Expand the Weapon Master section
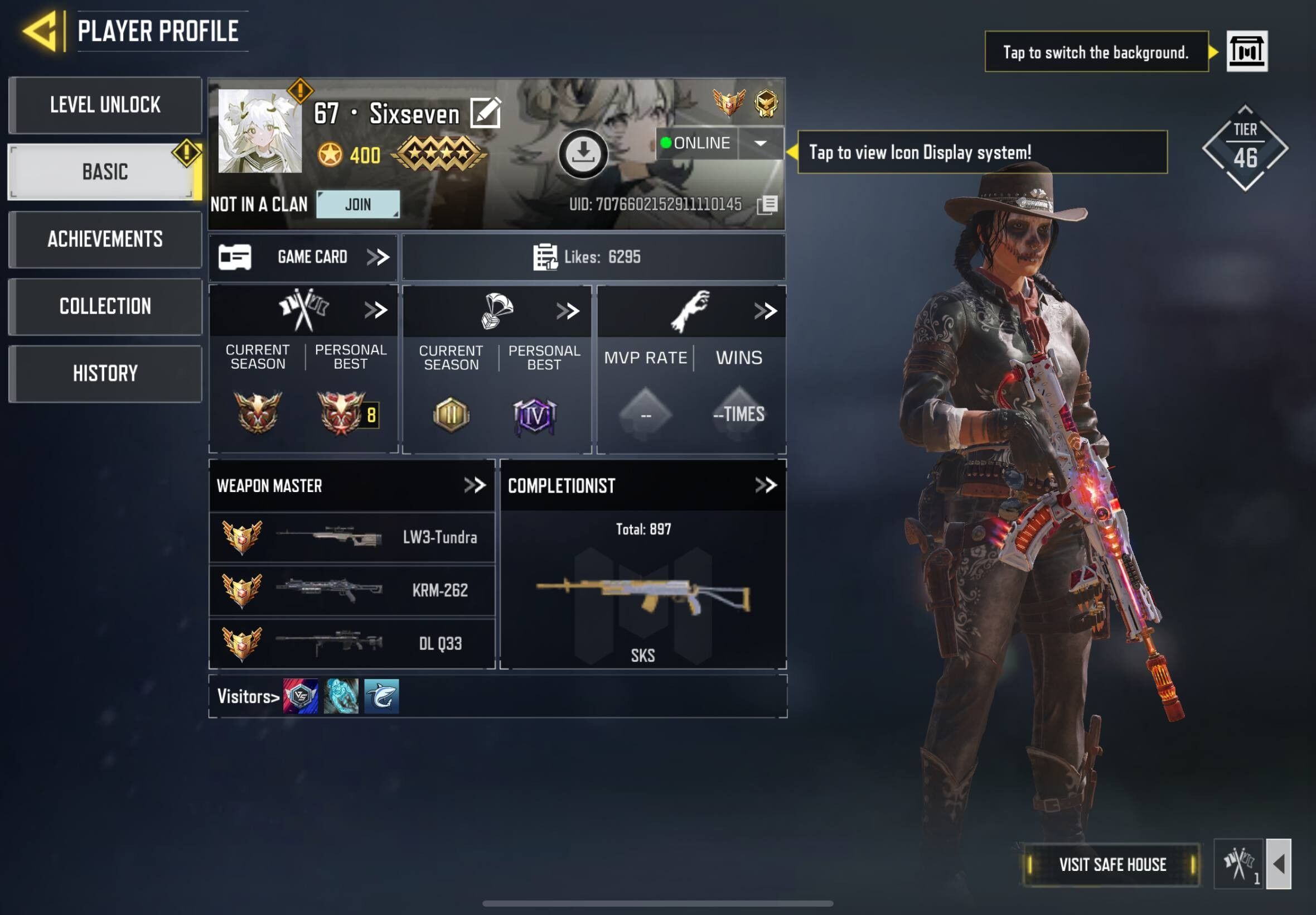 pyautogui.click(x=475, y=485)
